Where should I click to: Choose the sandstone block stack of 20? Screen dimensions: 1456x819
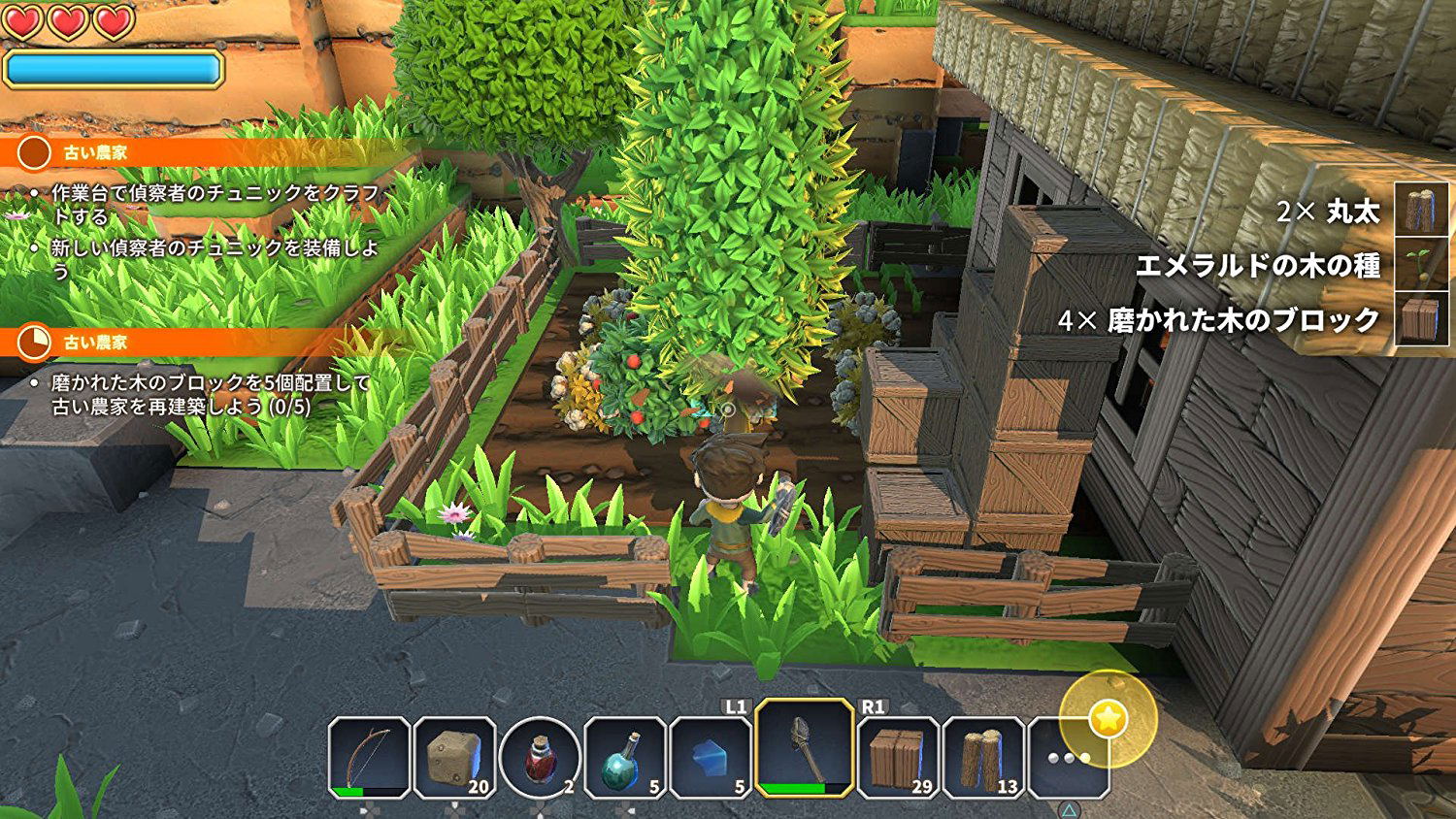[454, 758]
